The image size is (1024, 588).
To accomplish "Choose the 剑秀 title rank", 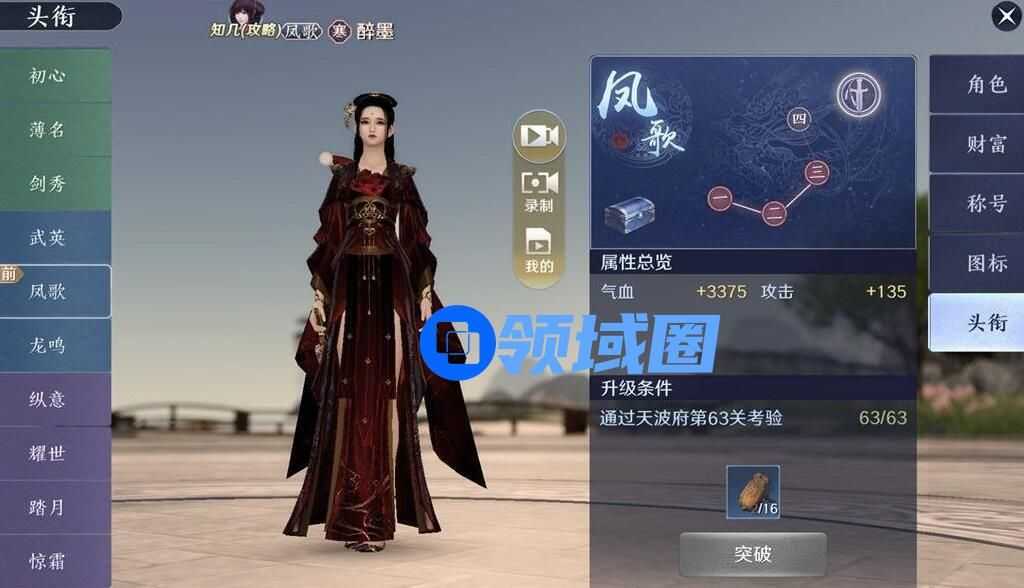I will click(x=50, y=184).
